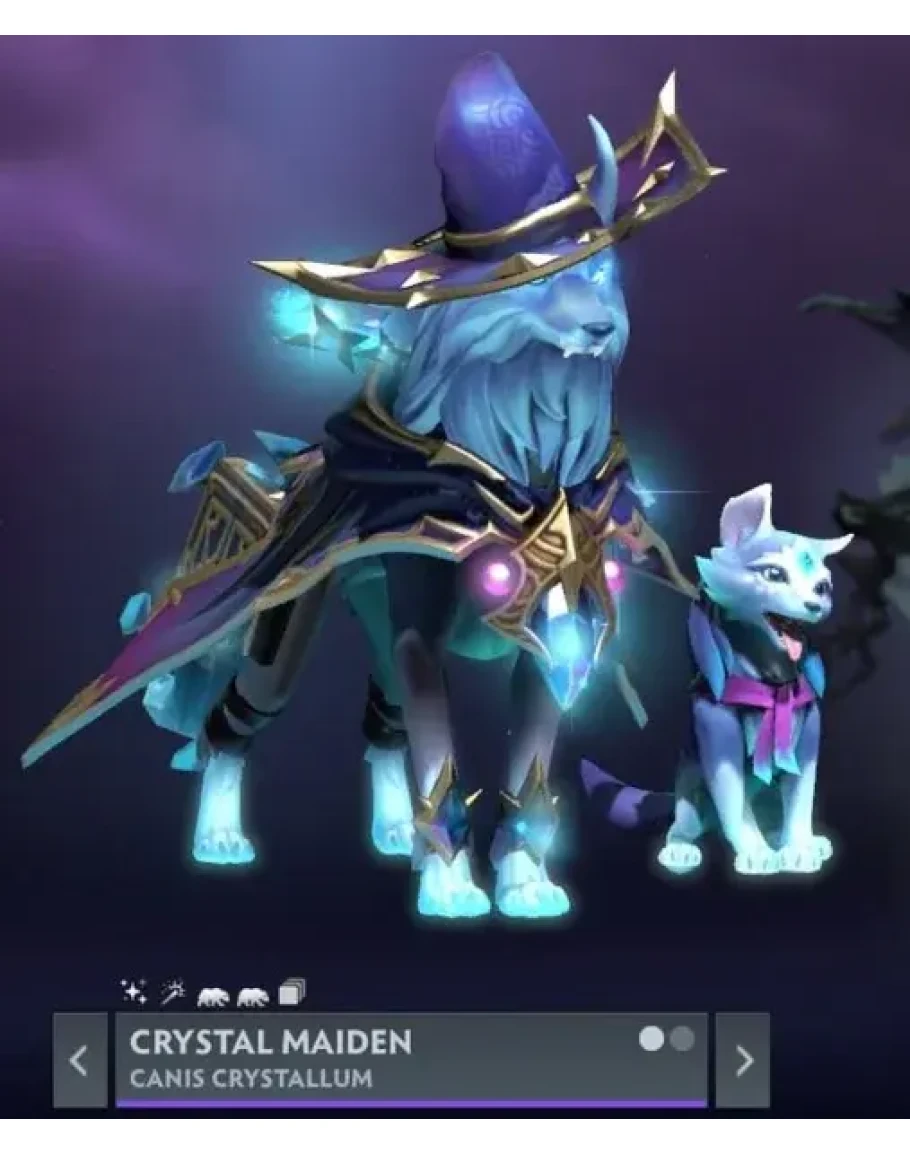Go to the previous item with the left arrow
The height and width of the screenshot is (1155, 910).
80,1061
